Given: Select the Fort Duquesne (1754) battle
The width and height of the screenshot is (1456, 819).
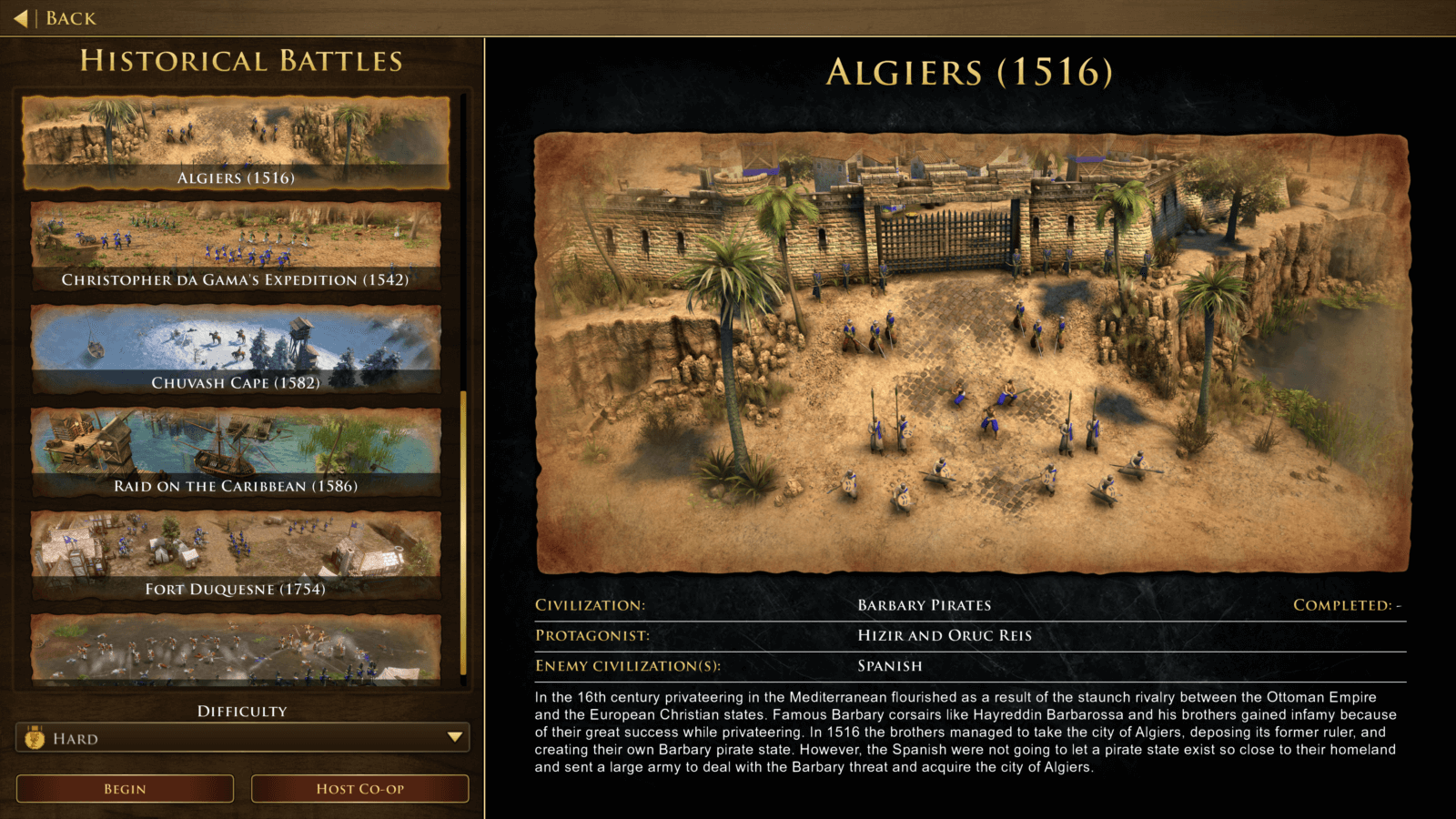Looking at the screenshot, I should [x=239, y=555].
